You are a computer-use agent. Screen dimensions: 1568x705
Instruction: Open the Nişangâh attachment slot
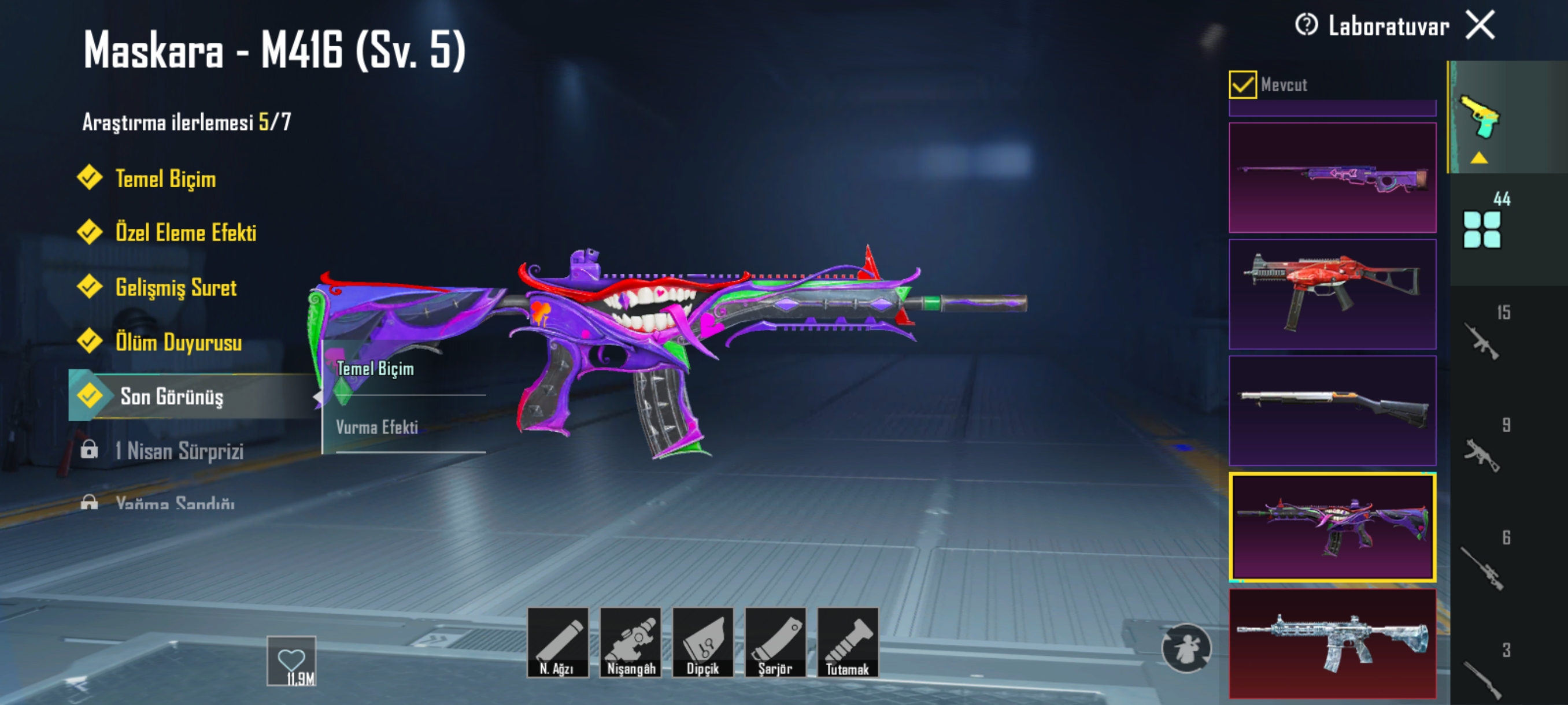(x=630, y=643)
